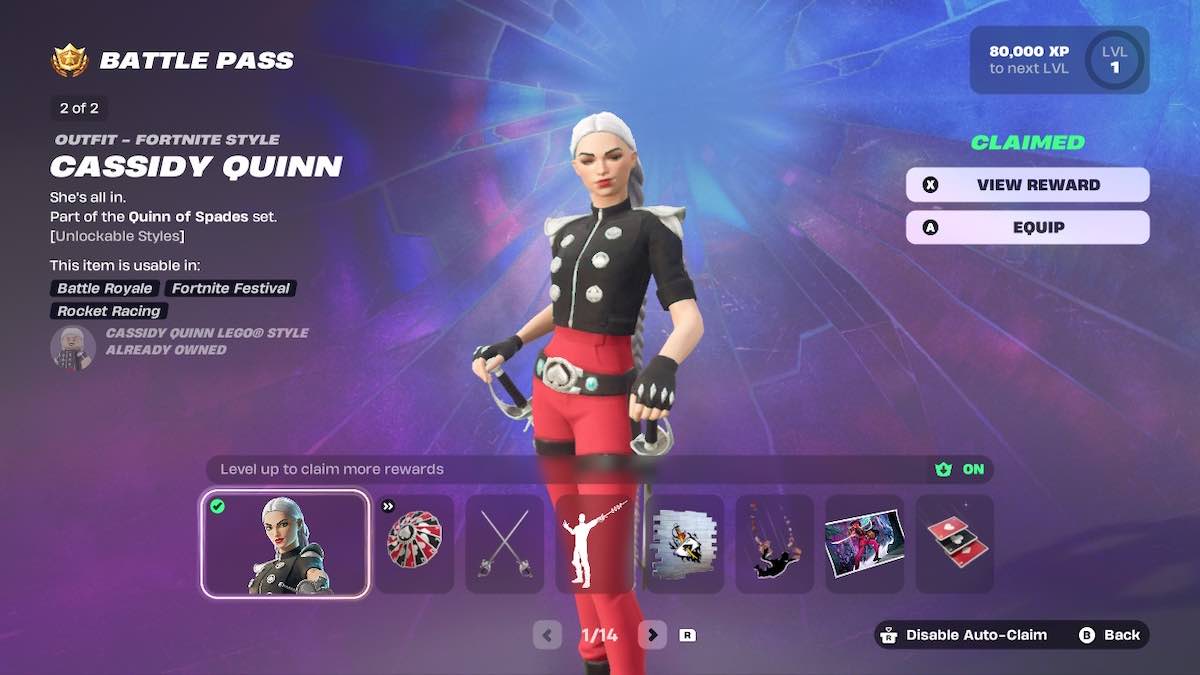Screen dimensions: 1200x675
Task: View the Cassidy Quinn LEGO style thumbnail
Action: [x=73, y=347]
